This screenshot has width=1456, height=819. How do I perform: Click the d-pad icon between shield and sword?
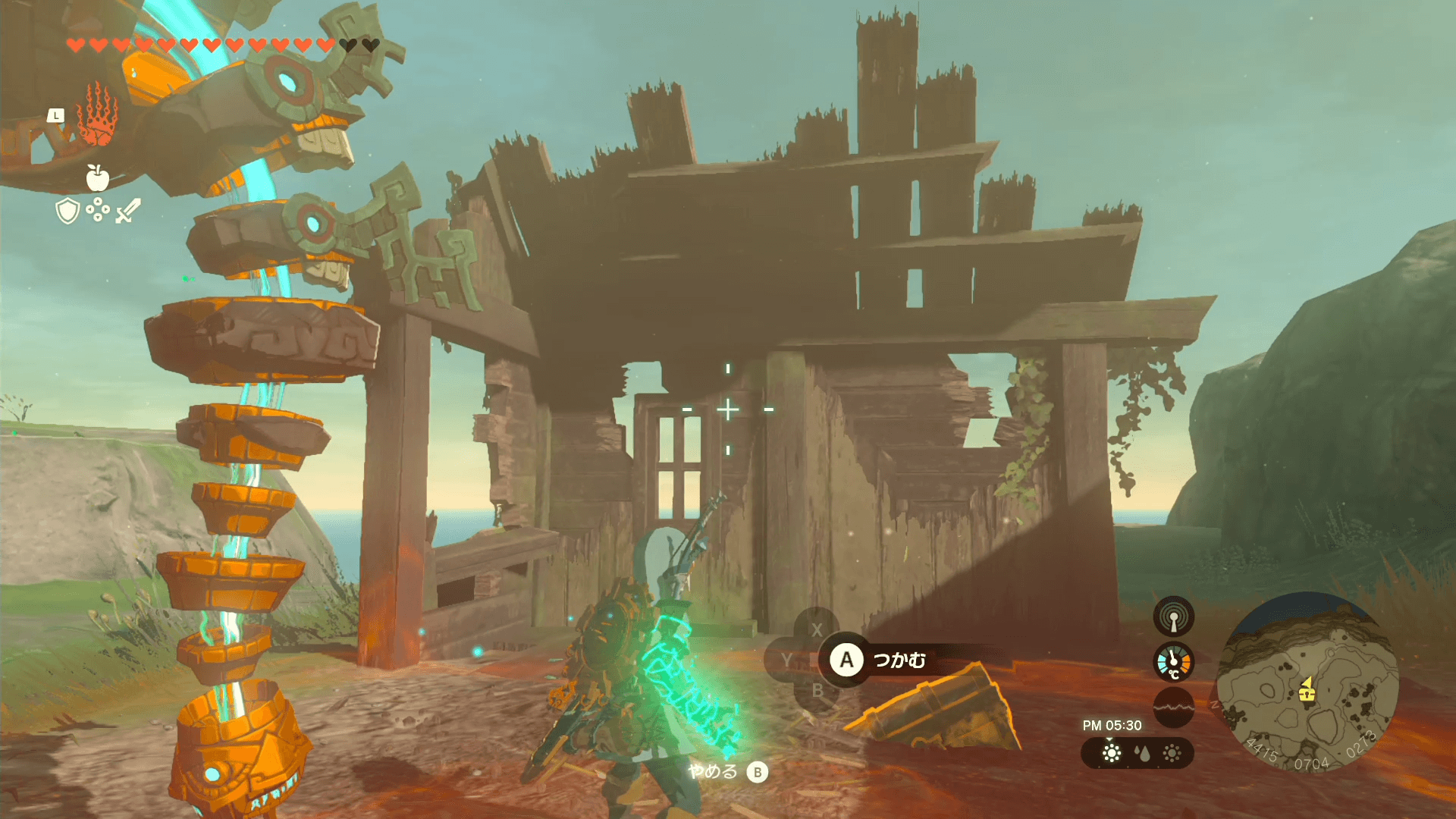(98, 209)
